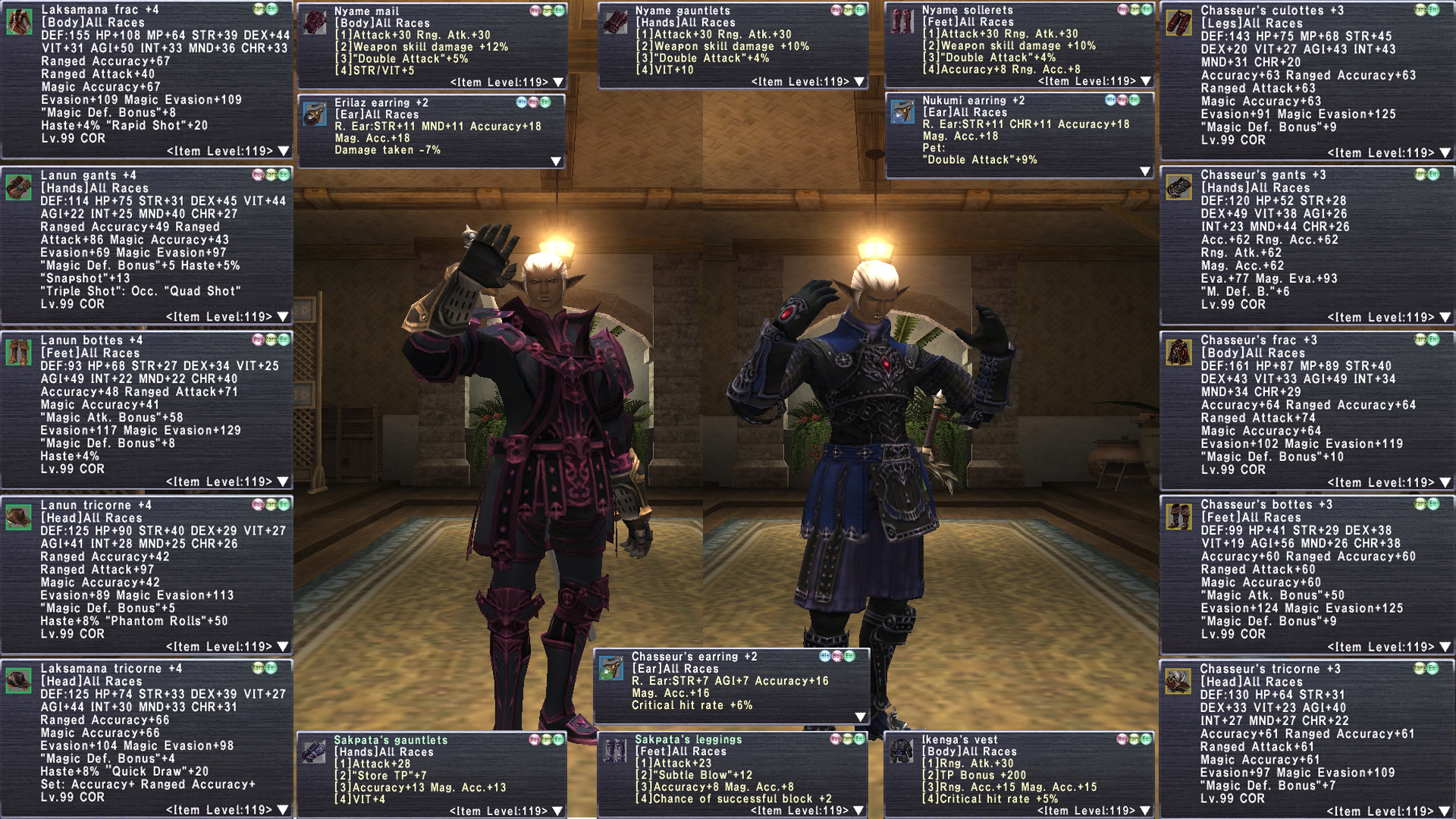Select the Chasseur's culottes +3 icon
This screenshot has height=819, width=1456.
pyautogui.click(x=1179, y=22)
